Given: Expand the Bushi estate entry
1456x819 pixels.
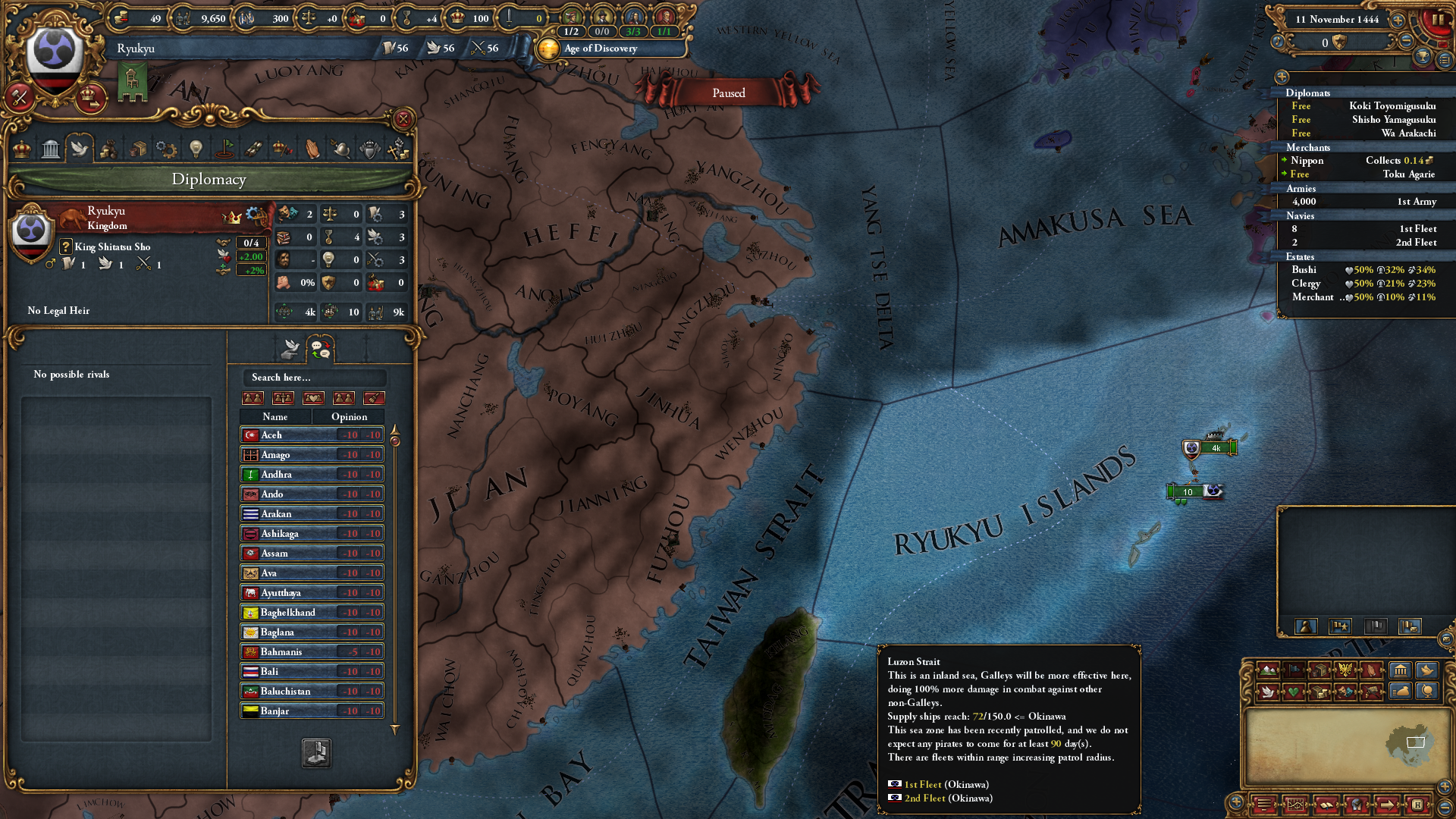Looking at the screenshot, I should click(1304, 270).
